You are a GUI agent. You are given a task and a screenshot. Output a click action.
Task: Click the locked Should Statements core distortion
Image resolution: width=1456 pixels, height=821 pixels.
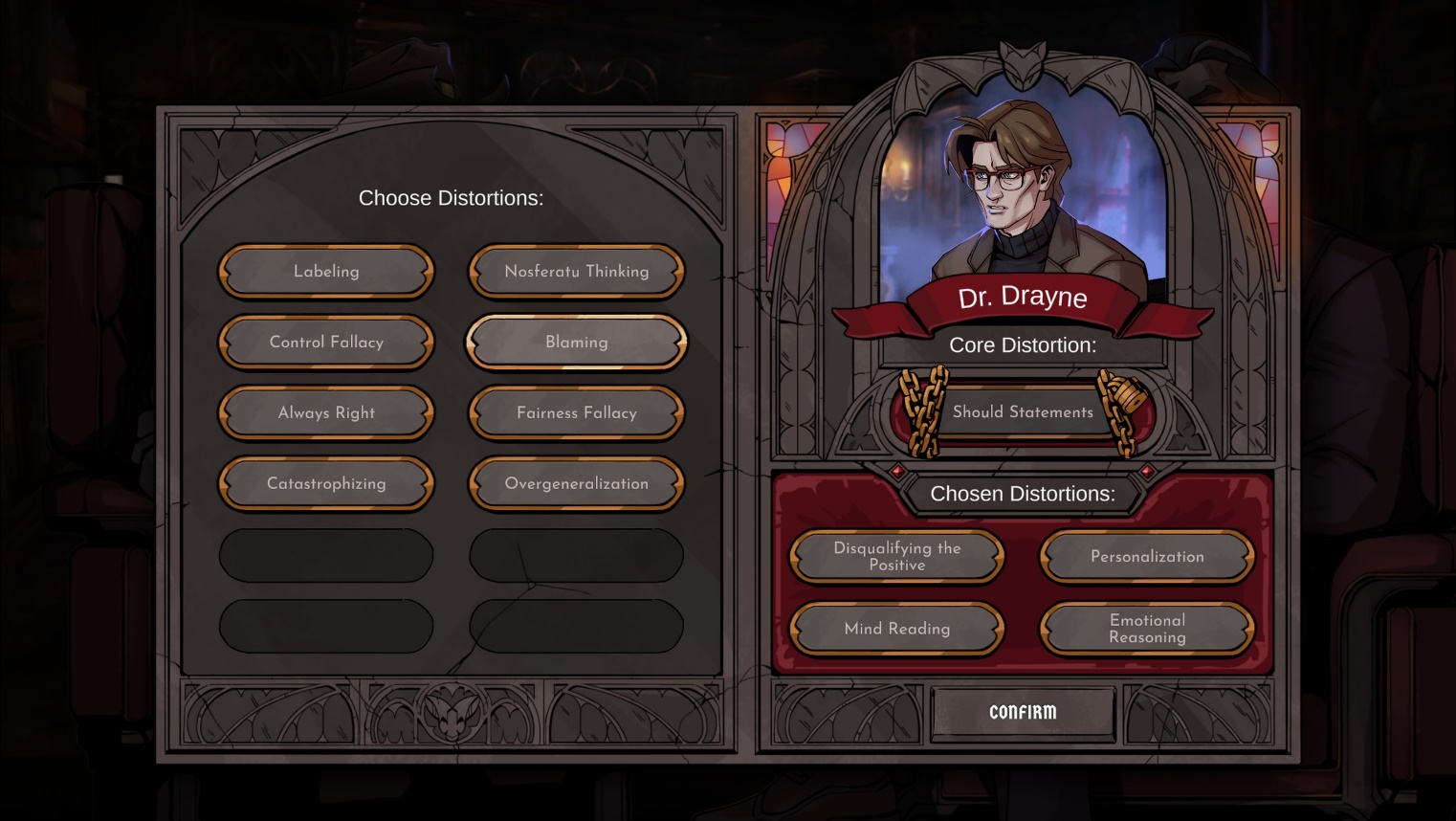1023,412
